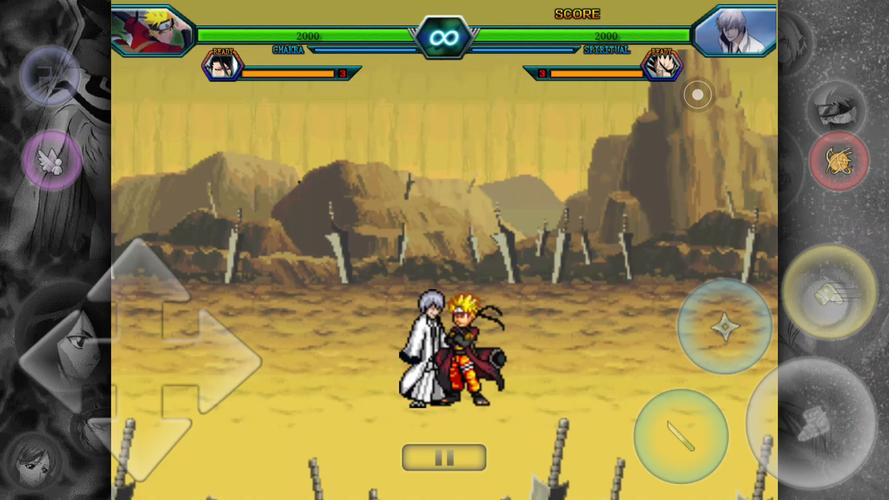Tap the blue-purple button above the wing icon
This screenshot has height=500, width=889.
pyautogui.click(x=49, y=75)
